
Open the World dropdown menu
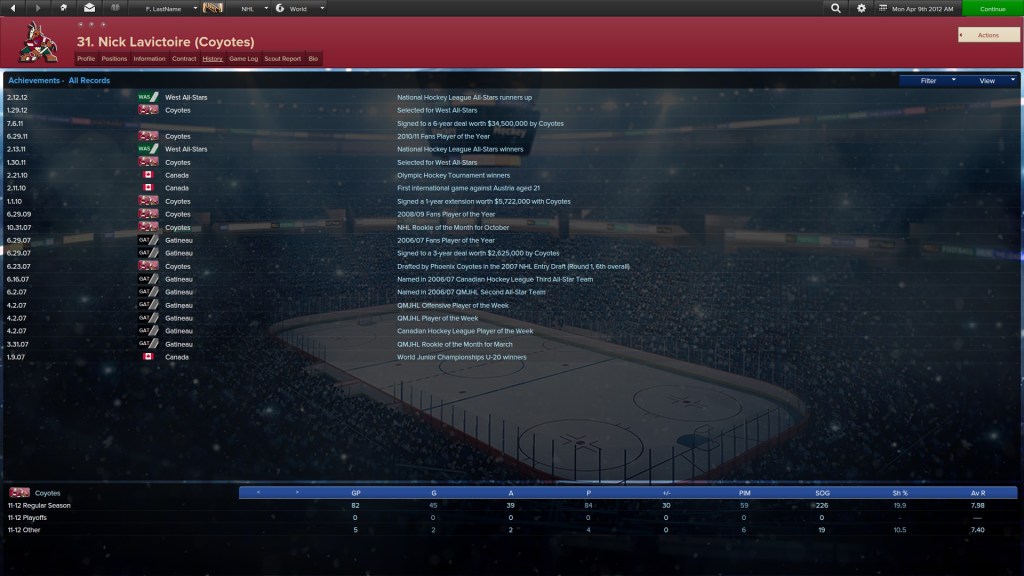pyautogui.click(x=300, y=8)
